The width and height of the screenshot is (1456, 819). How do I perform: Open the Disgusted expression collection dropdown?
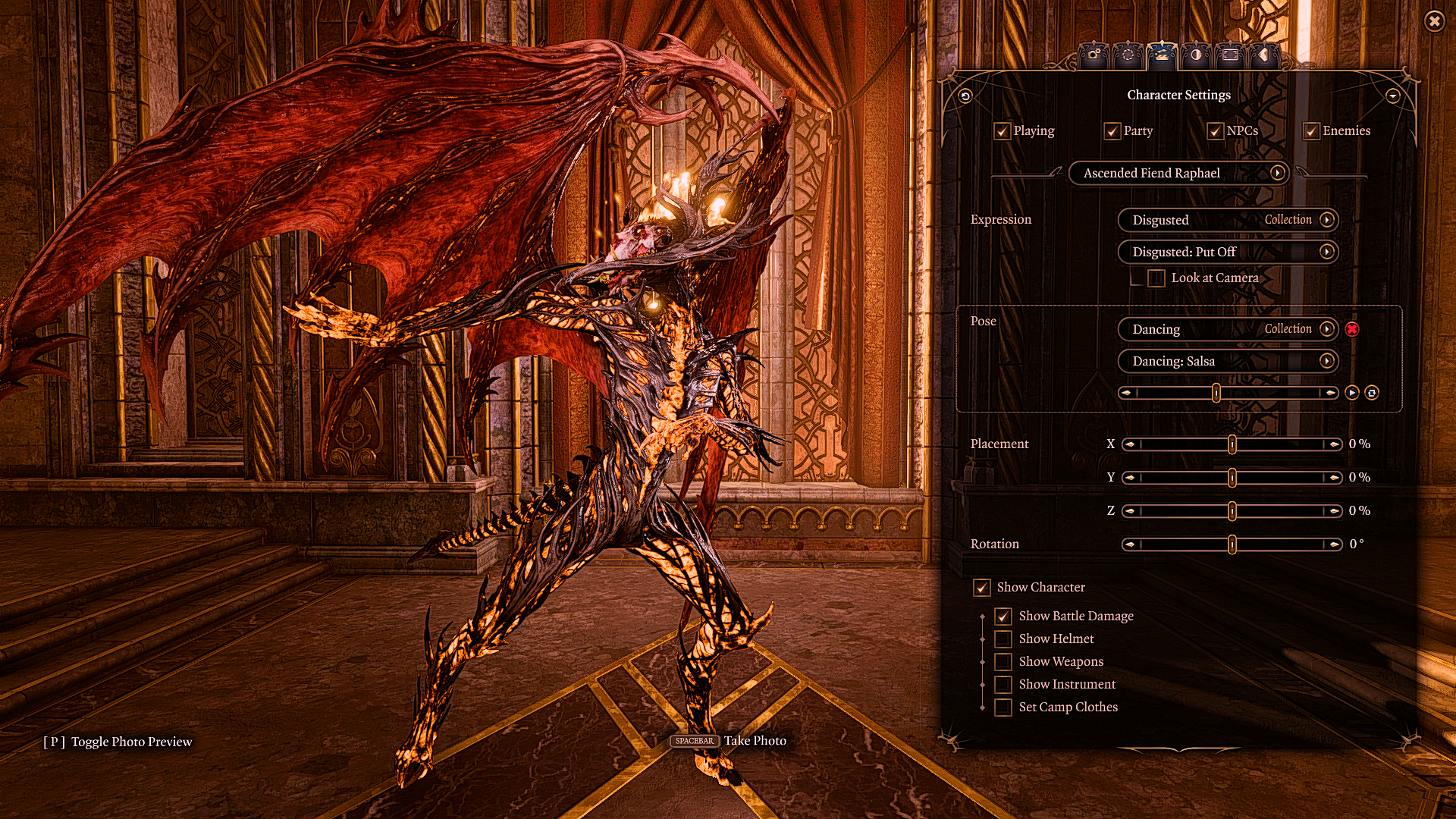tap(1228, 220)
